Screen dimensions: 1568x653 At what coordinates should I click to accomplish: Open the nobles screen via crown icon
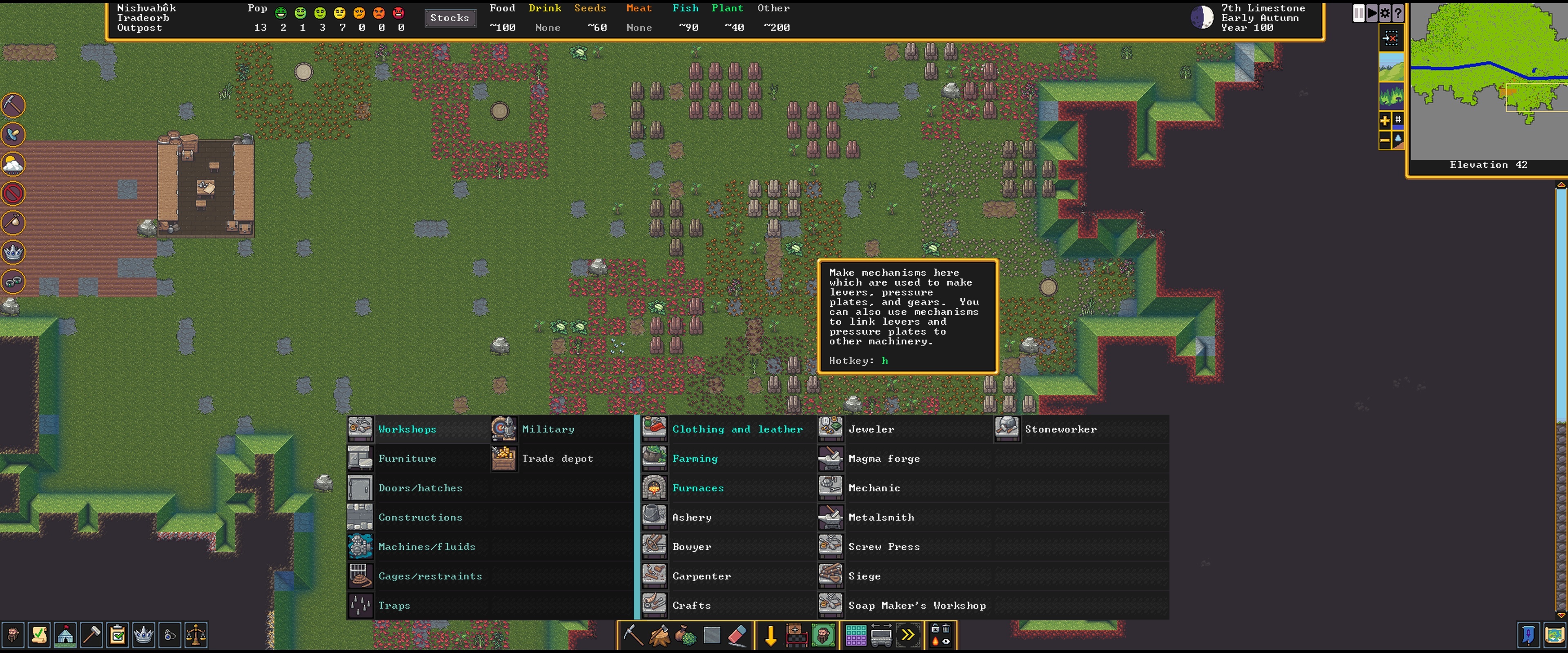tap(144, 635)
